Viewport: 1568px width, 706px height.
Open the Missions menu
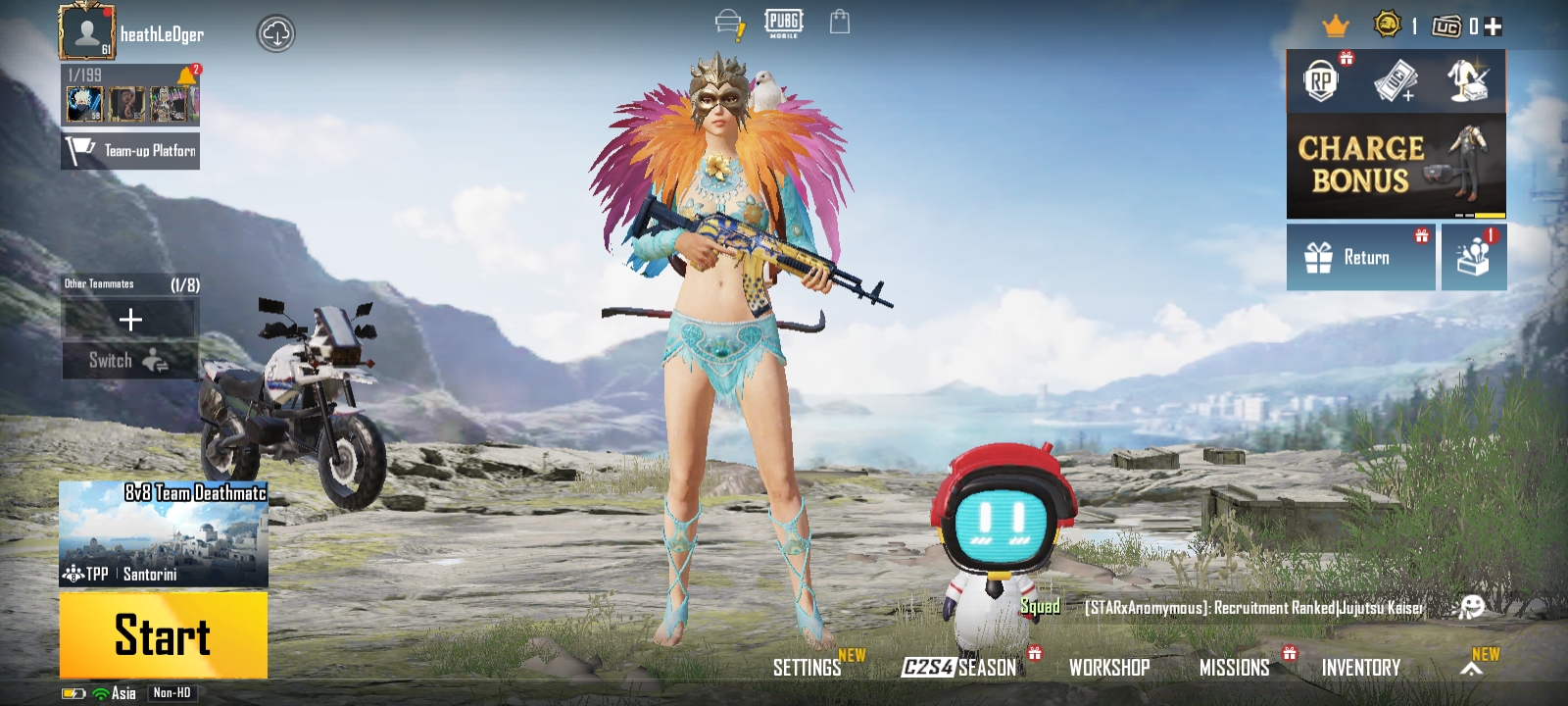1234,668
